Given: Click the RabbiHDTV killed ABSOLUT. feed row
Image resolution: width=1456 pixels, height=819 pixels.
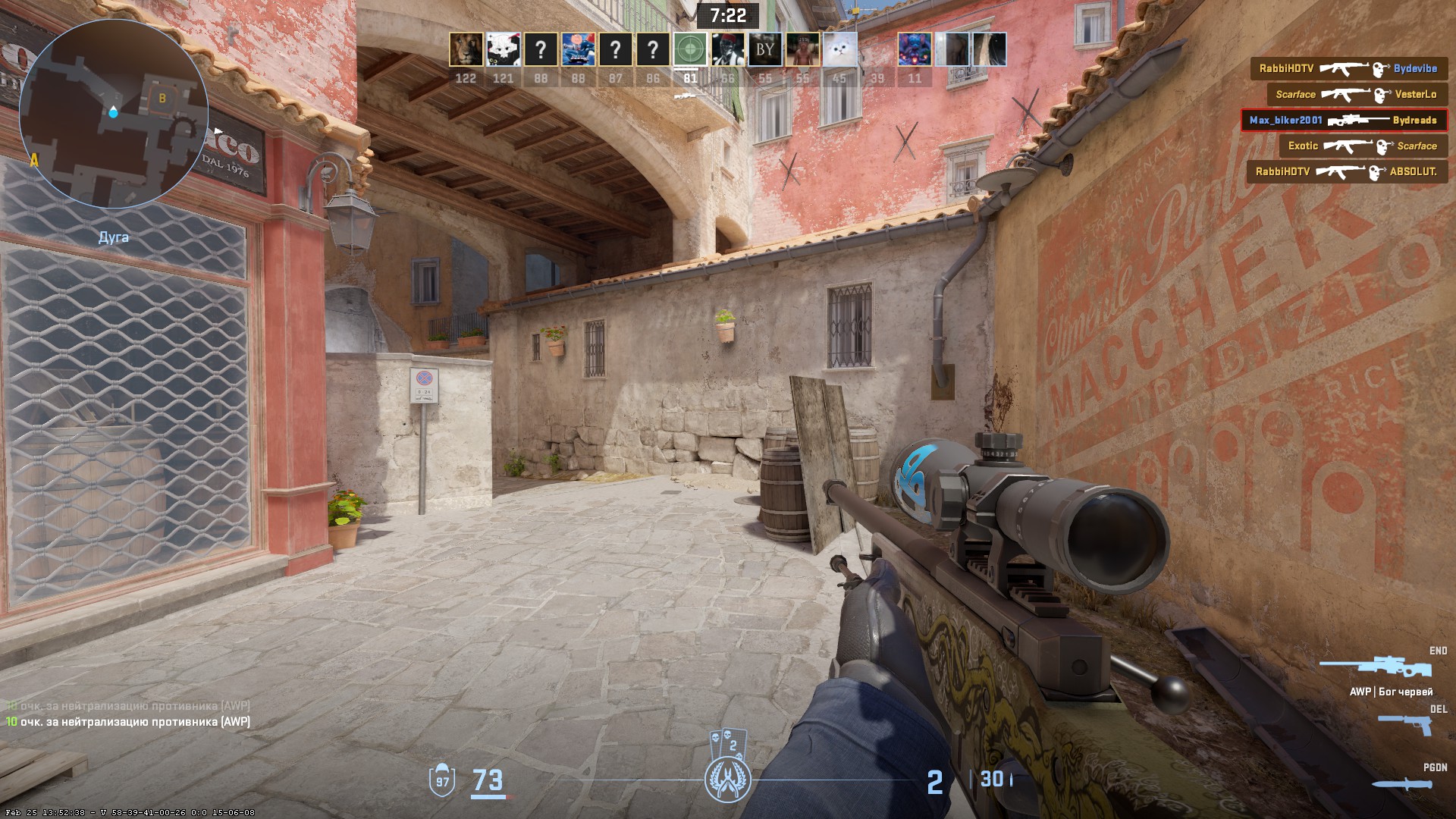Looking at the screenshot, I should coord(1347,172).
